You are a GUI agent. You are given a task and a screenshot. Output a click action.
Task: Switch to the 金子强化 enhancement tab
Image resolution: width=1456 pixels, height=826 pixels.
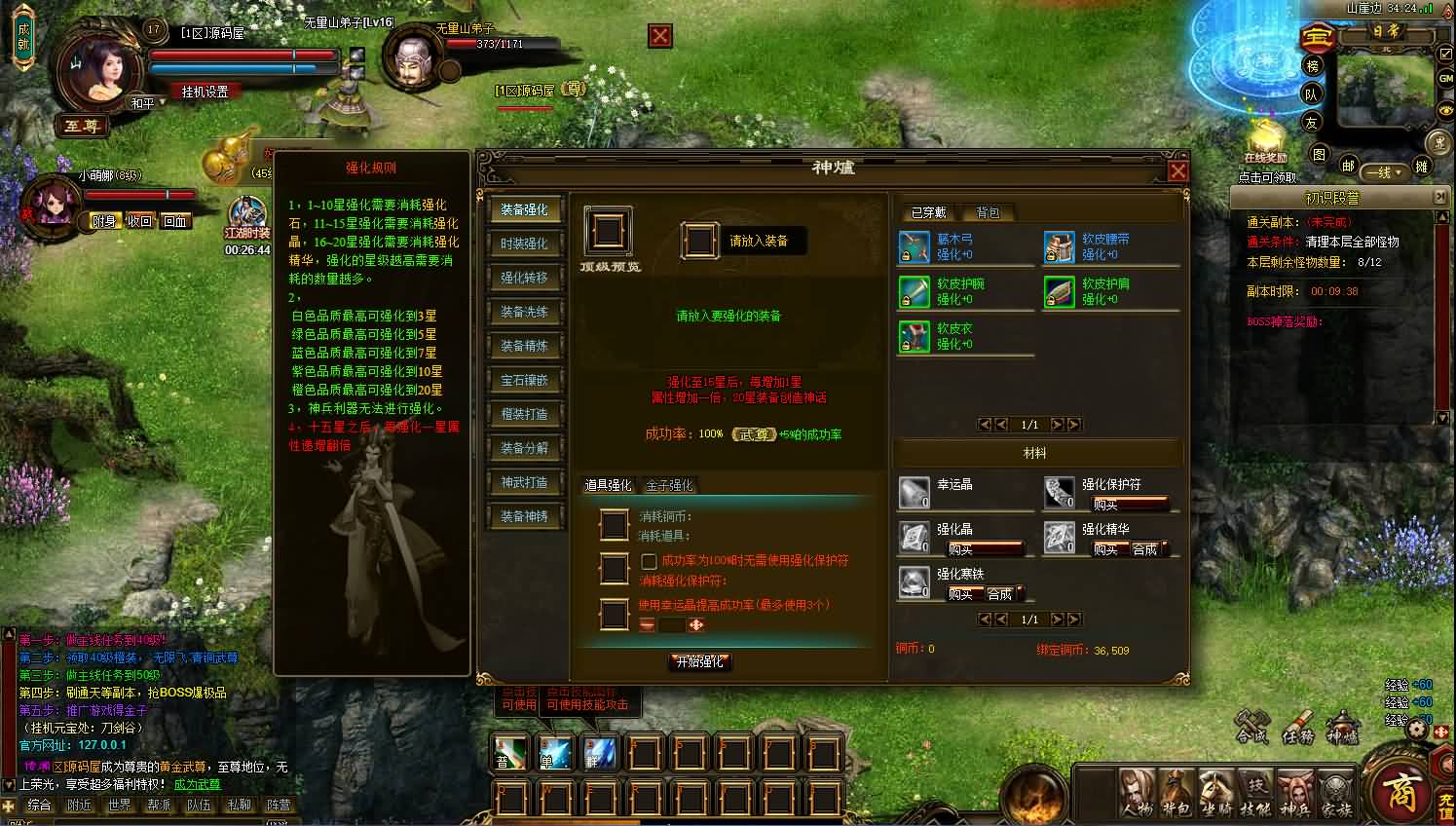click(x=669, y=485)
